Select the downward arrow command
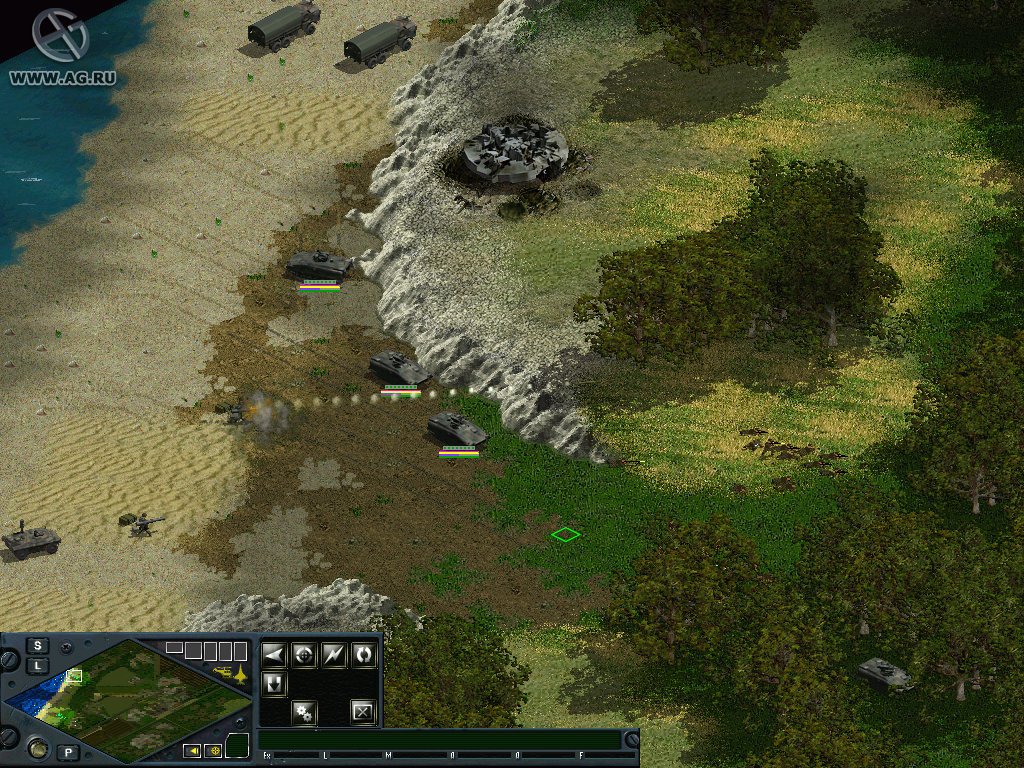Viewport: 1024px width, 768px height. click(274, 684)
